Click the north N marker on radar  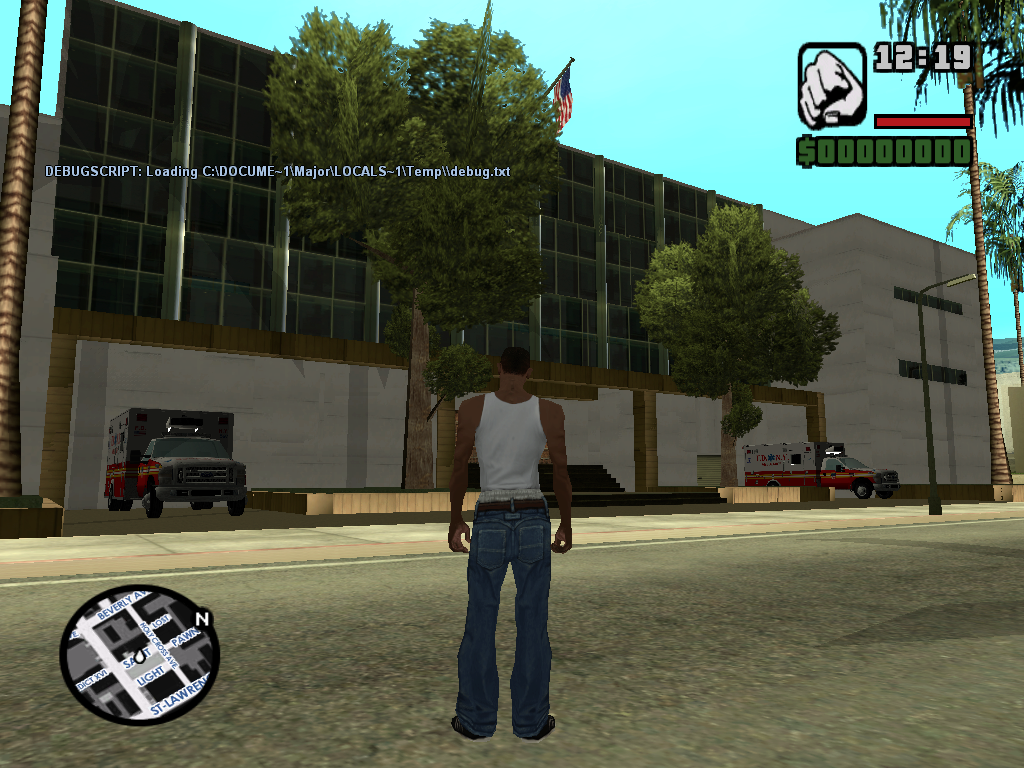203,619
